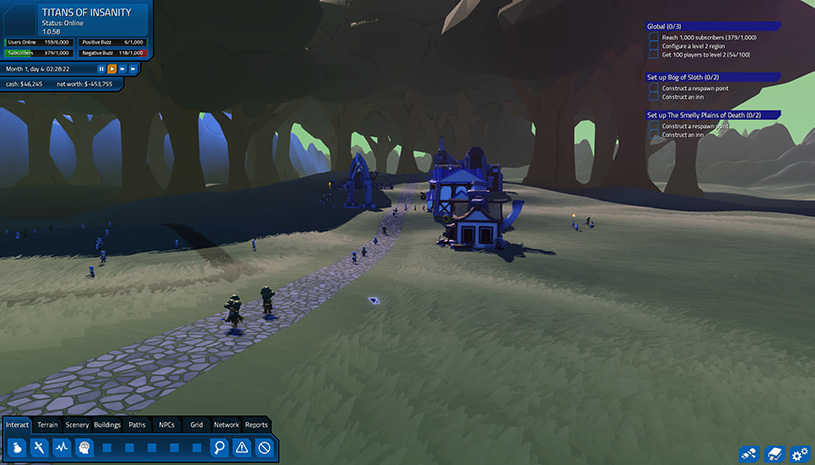Click the warning triangle tool
The height and width of the screenshot is (465, 815).
[x=242, y=448]
